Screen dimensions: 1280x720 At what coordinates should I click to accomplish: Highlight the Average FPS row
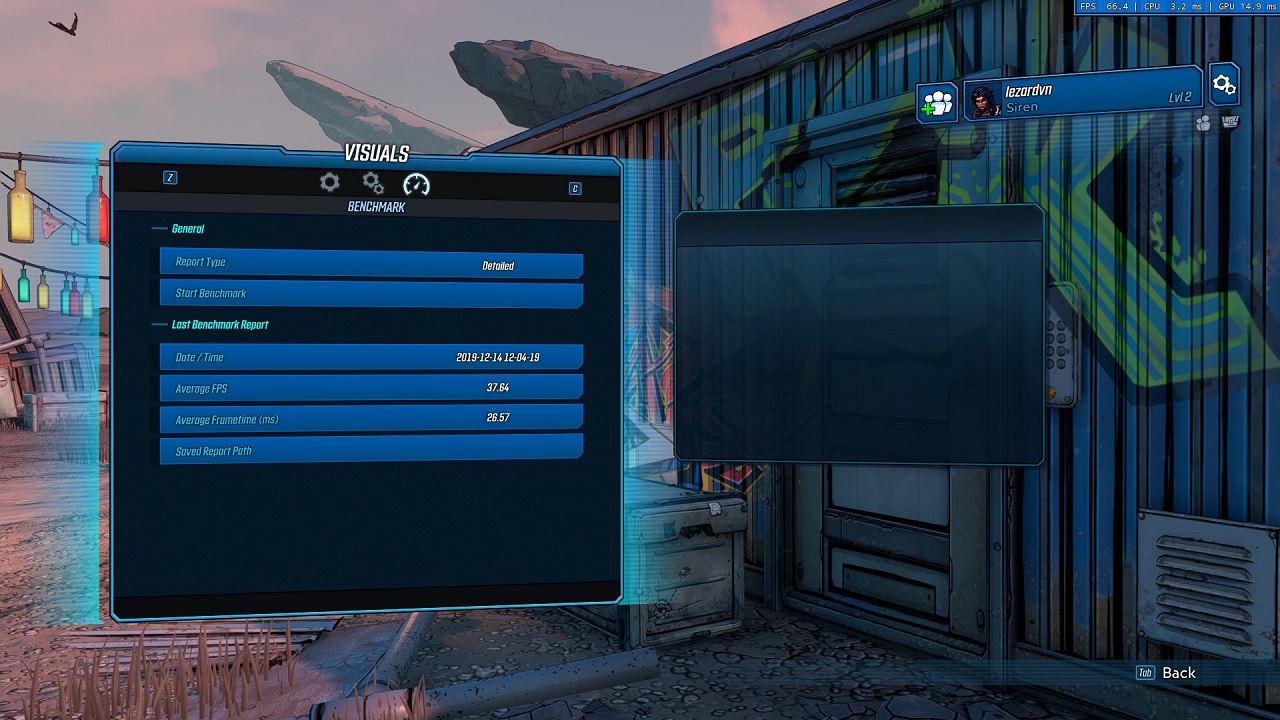pos(371,388)
